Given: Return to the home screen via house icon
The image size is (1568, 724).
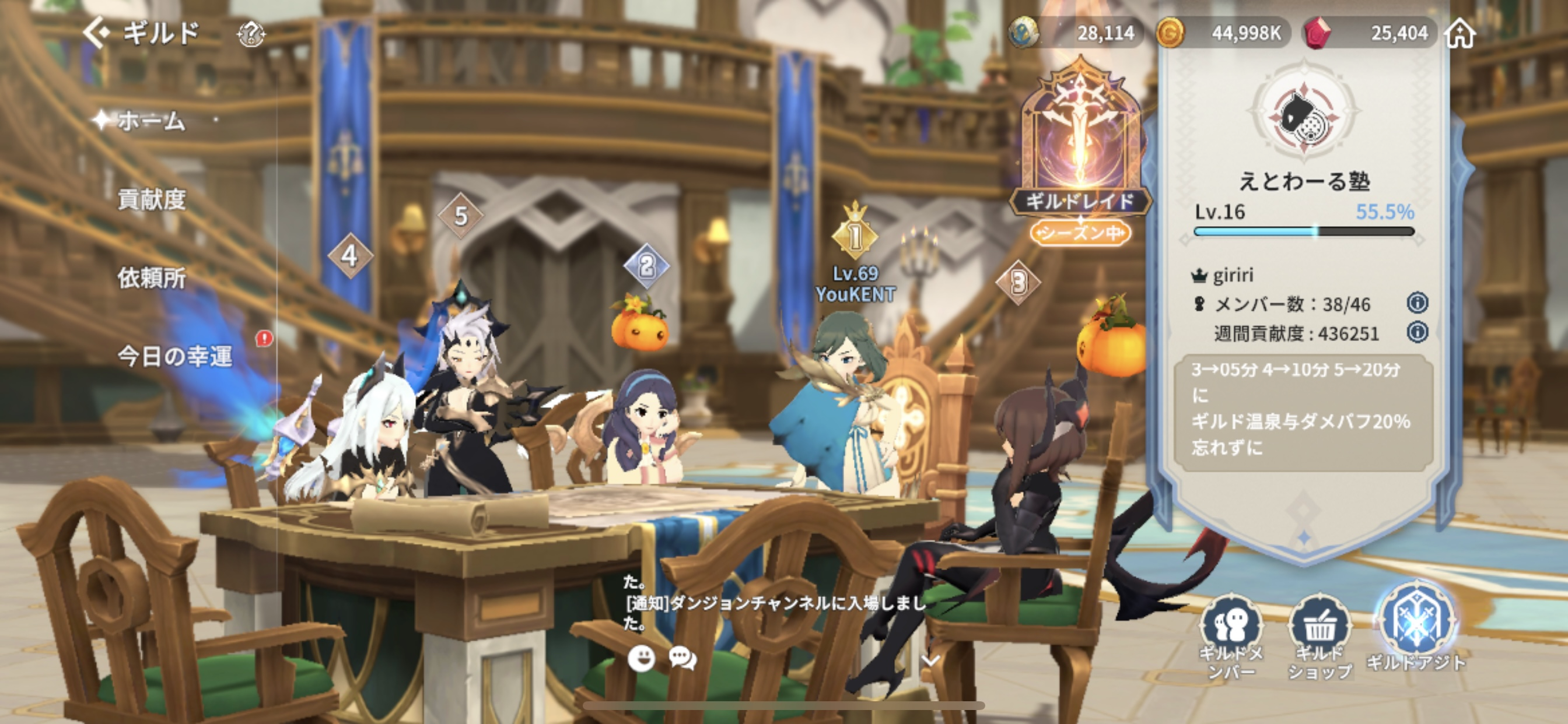Looking at the screenshot, I should [1461, 33].
